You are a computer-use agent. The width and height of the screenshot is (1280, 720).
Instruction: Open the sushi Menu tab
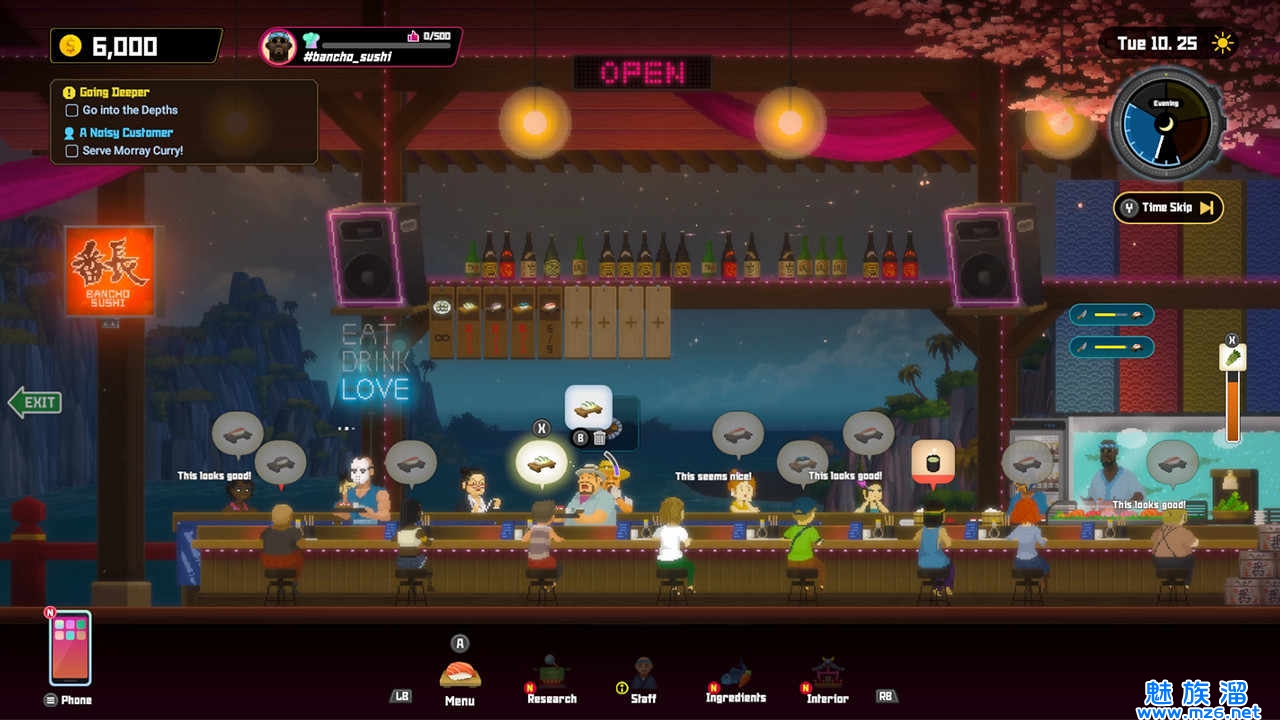(460, 675)
